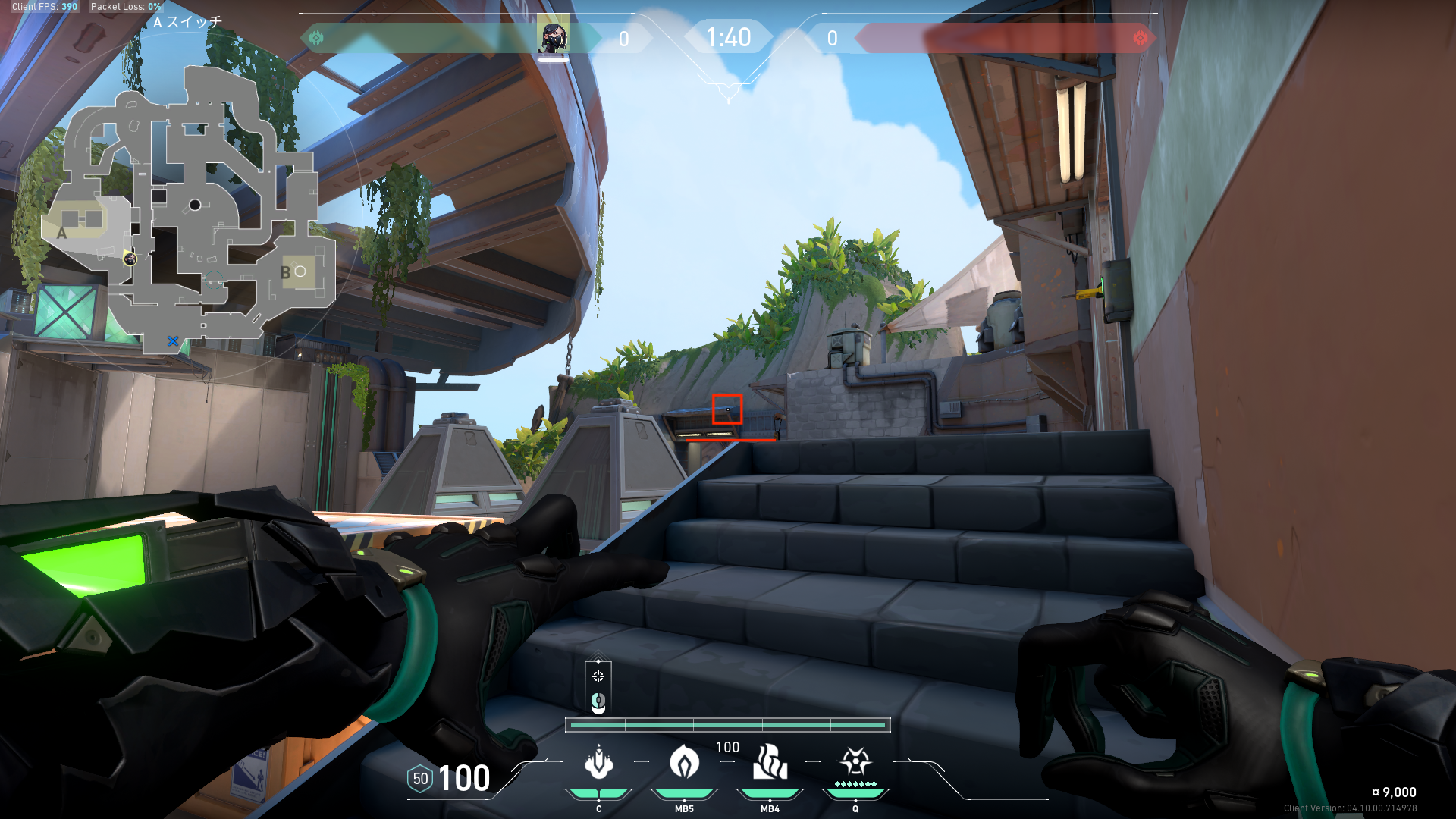Select the Snake Bite ability icon
This screenshot has height=819, width=1456.
tap(599, 763)
